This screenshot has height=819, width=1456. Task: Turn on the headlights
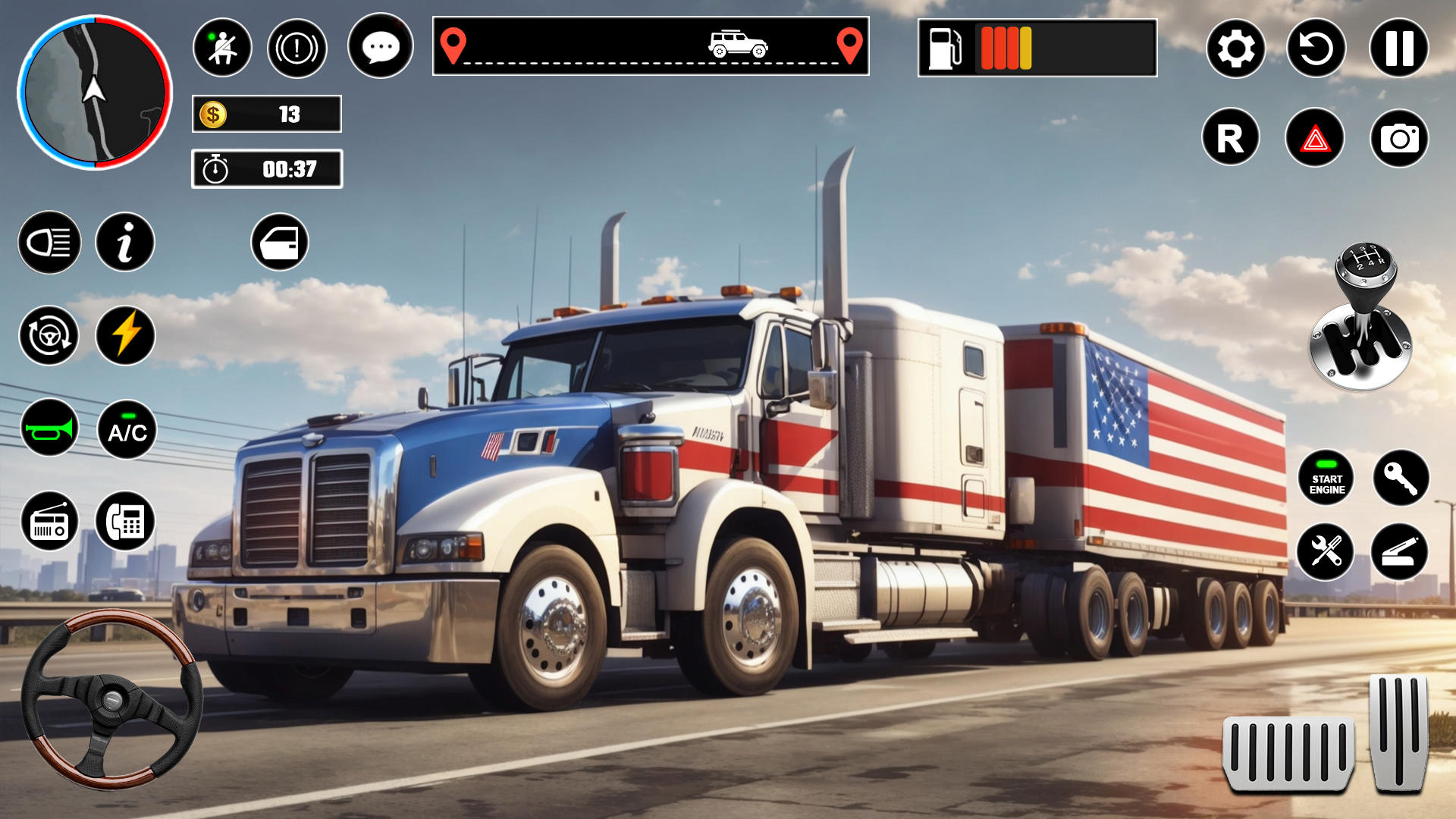[49, 243]
